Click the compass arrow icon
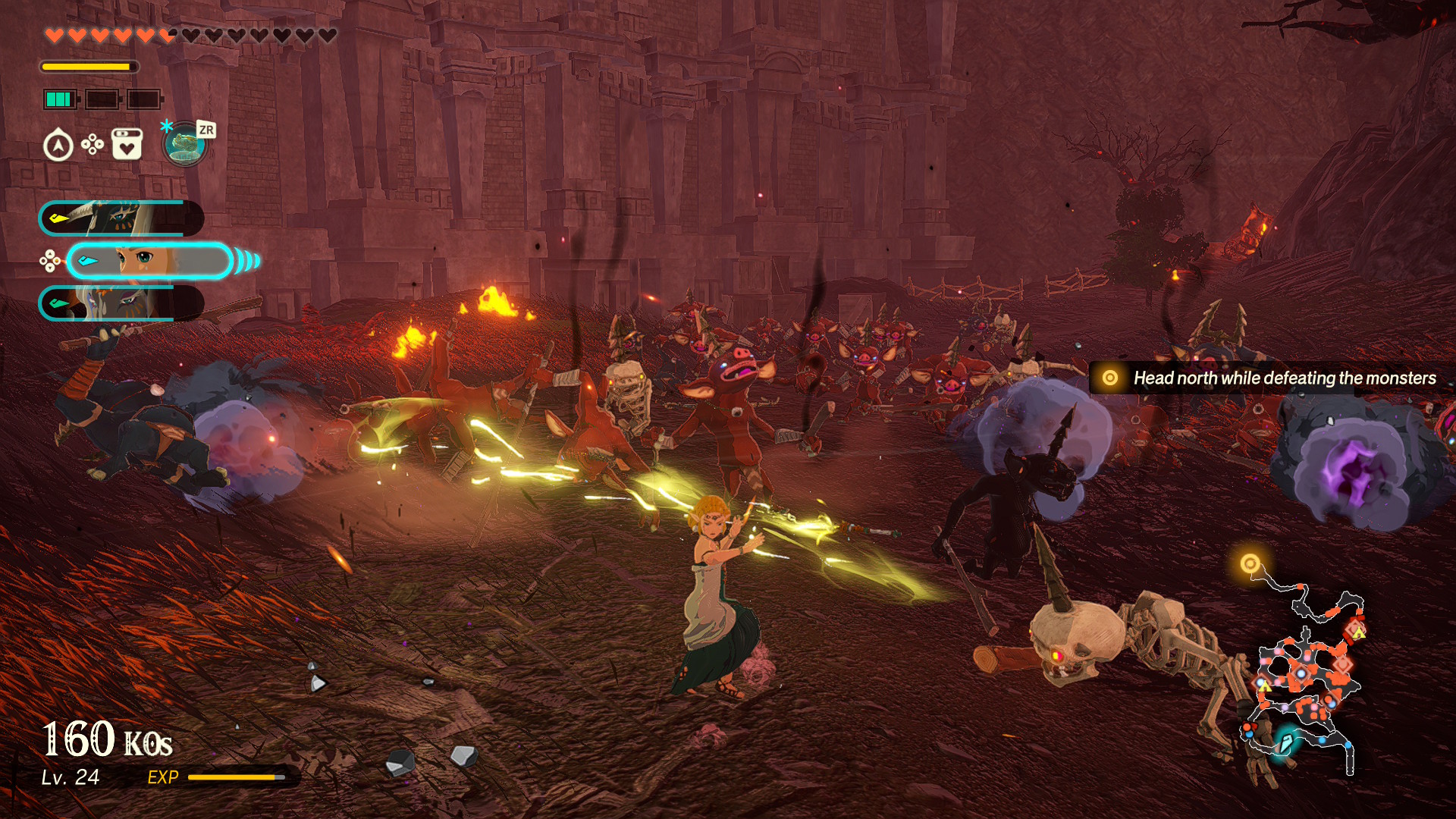The width and height of the screenshot is (1456, 819). [x=58, y=146]
